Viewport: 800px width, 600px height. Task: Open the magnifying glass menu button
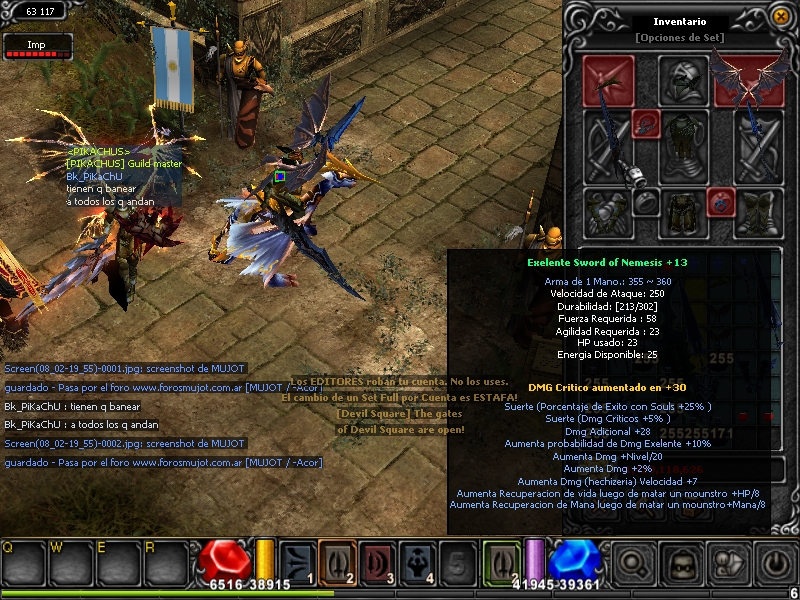click(x=634, y=563)
